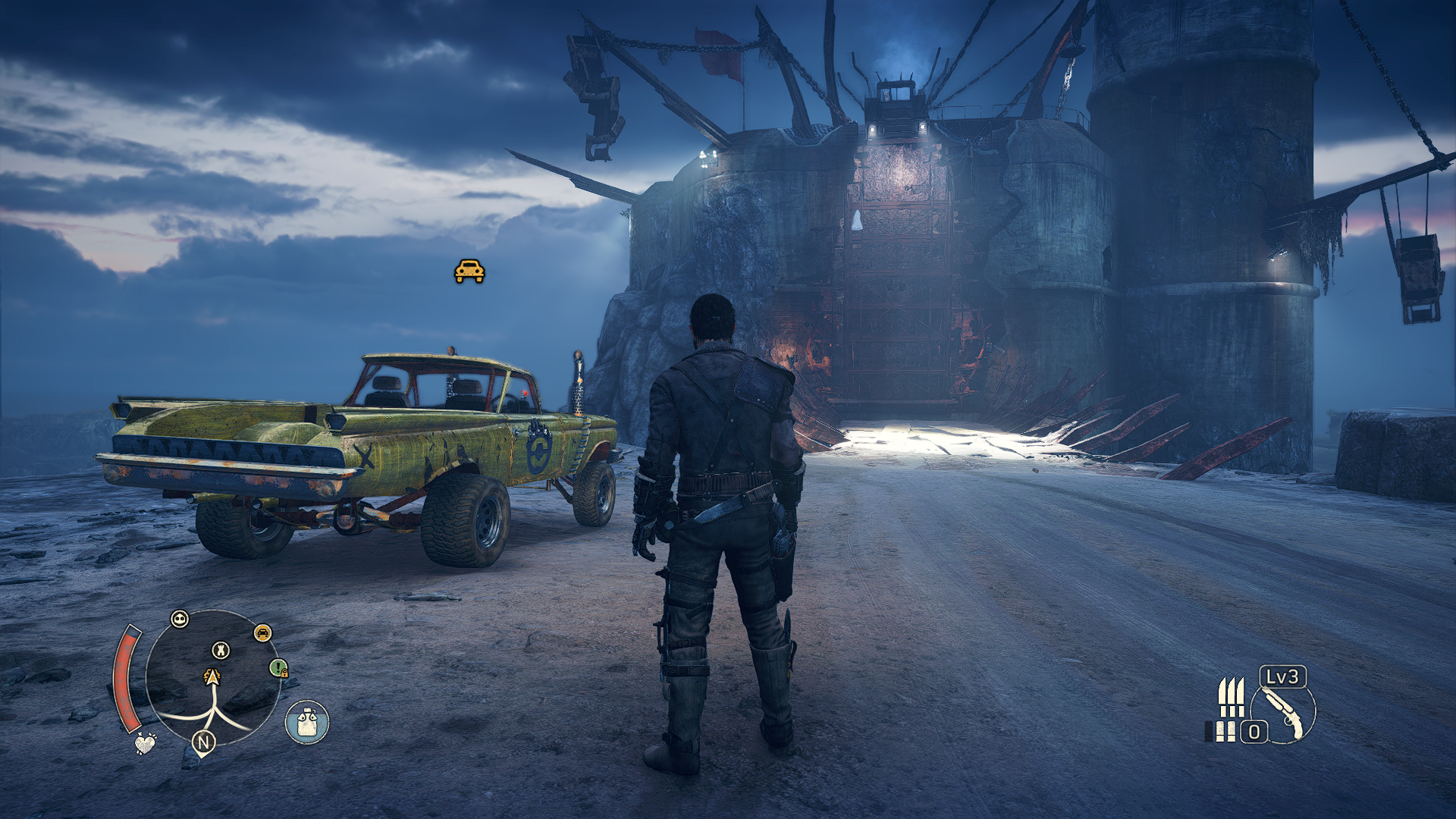Click the floating yellow car waypoint marker
This screenshot has width=1456, height=819.
coord(469,271)
